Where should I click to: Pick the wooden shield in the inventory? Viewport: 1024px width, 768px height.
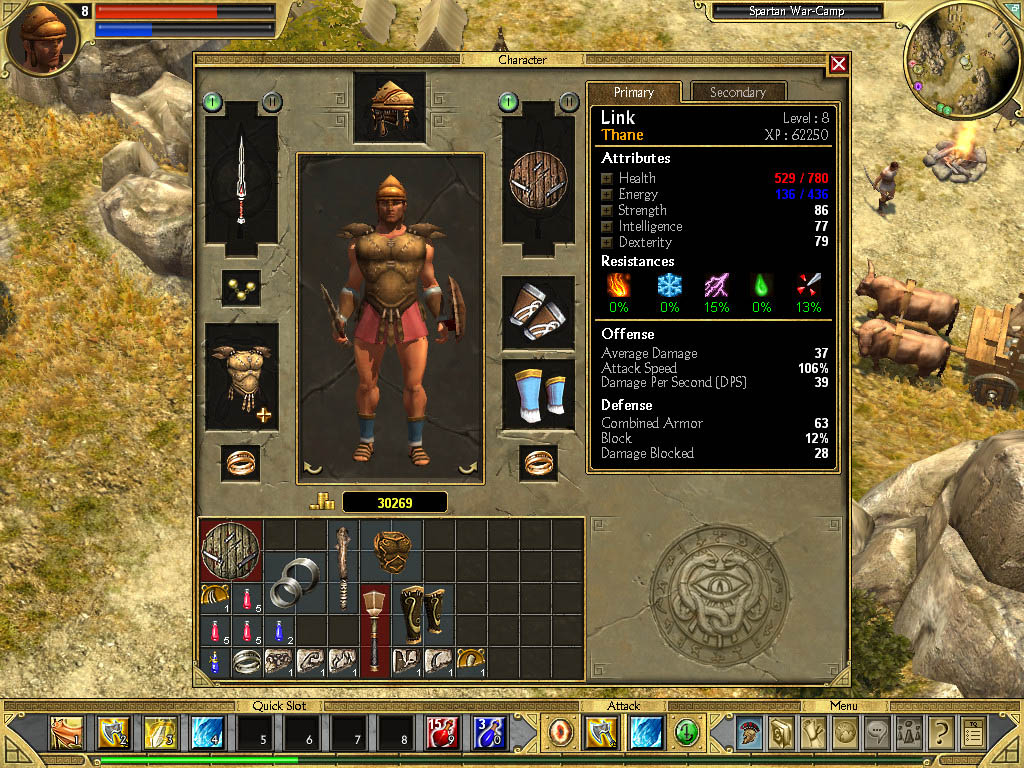(232, 549)
